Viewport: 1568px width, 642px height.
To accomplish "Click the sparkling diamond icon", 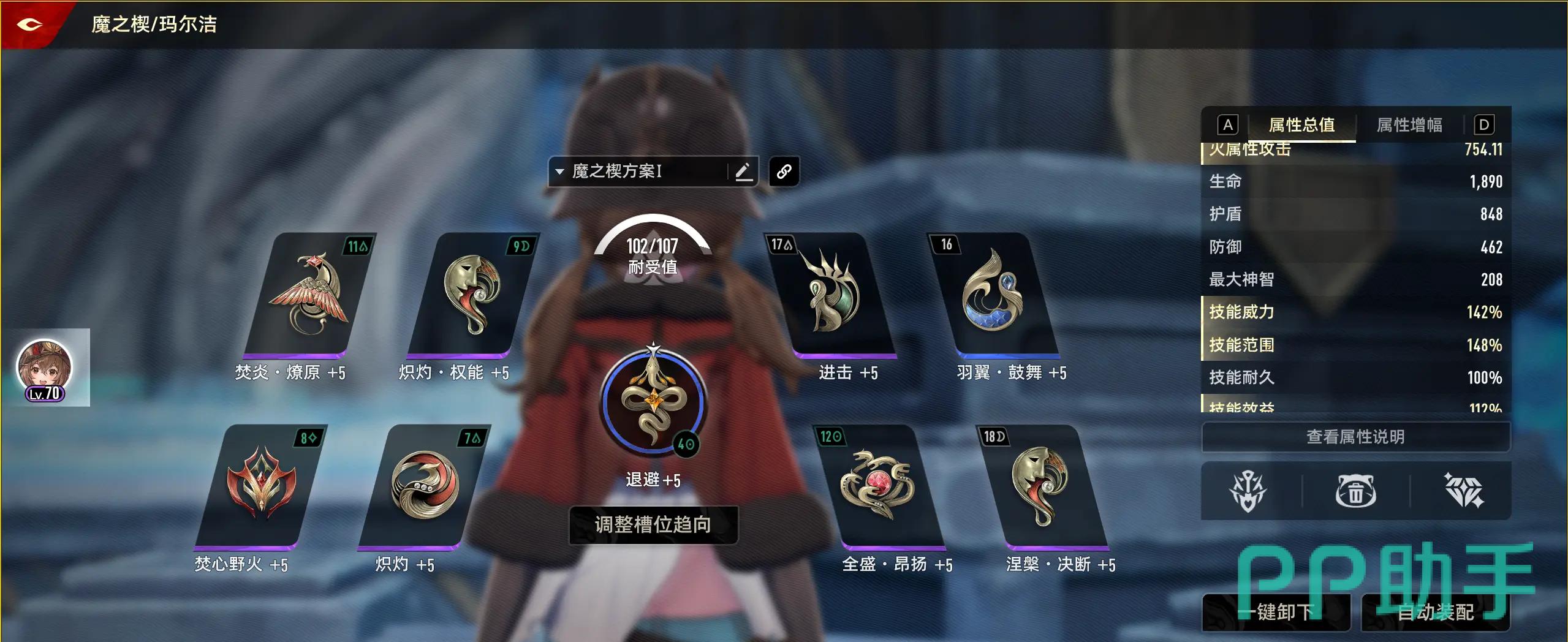I will point(1463,491).
